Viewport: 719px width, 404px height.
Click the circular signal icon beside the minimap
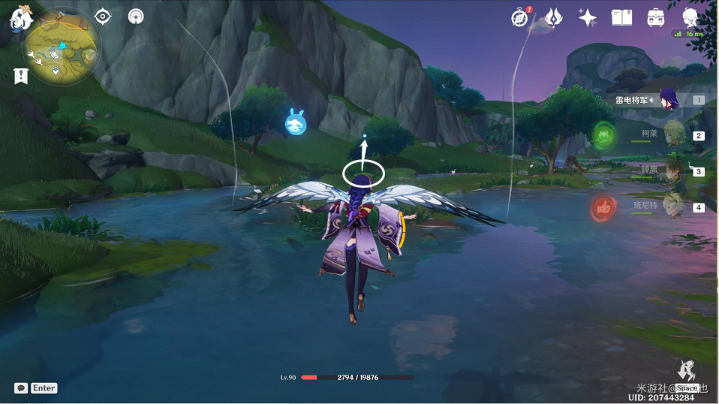click(x=136, y=16)
